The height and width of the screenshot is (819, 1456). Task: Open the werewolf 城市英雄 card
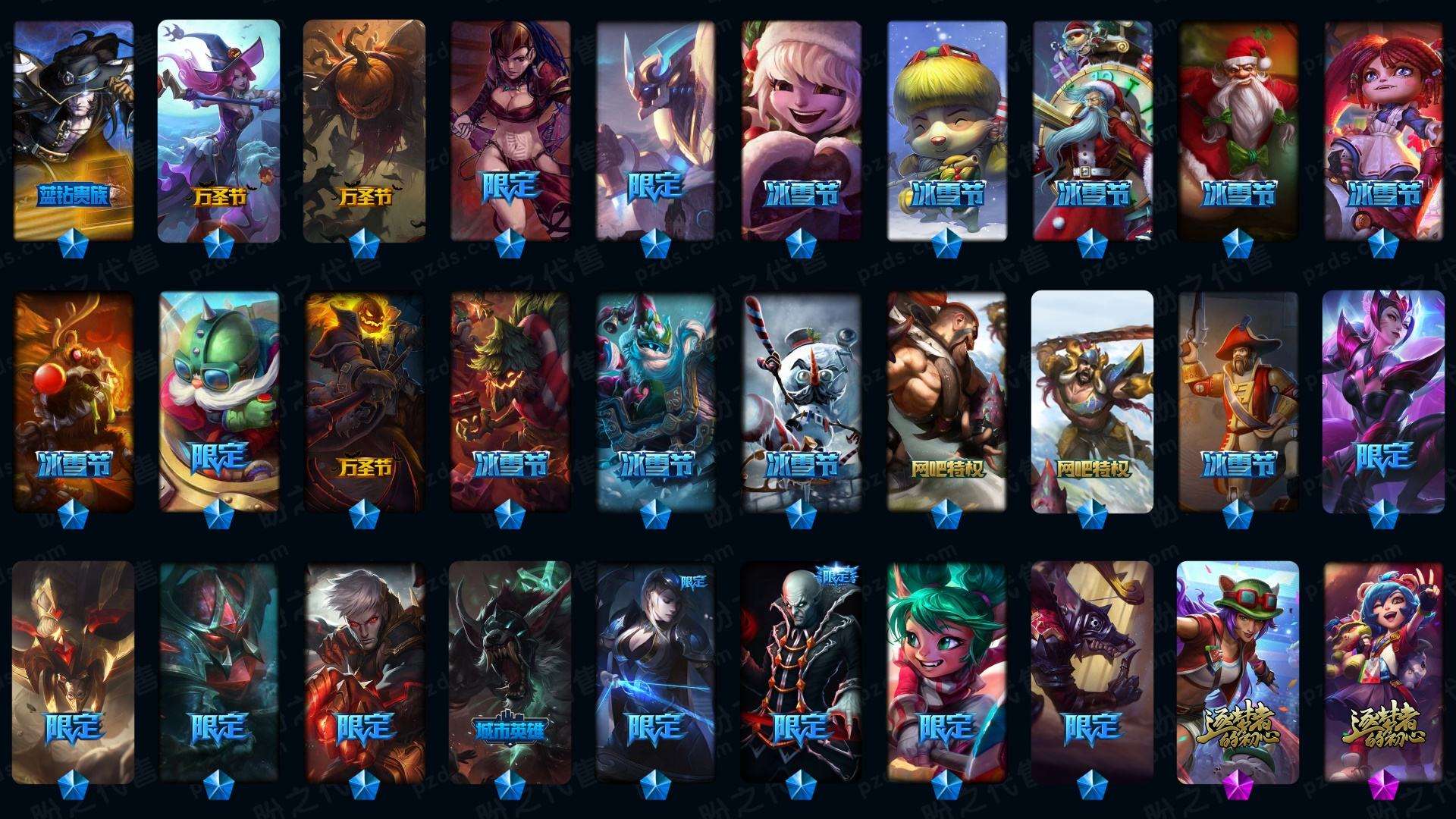click(510, 671)
